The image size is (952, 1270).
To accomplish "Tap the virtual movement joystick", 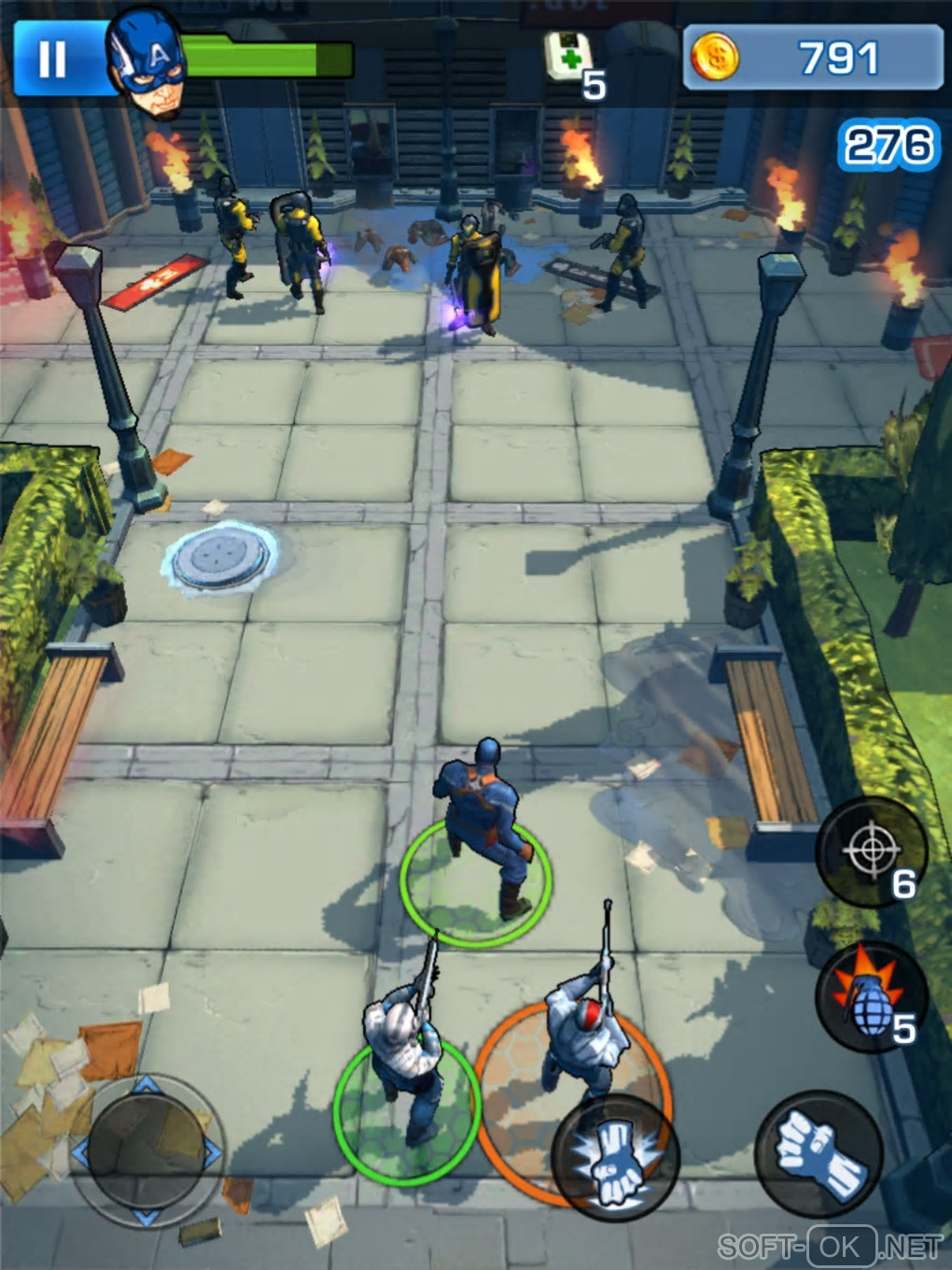I will coord(147,1150).
